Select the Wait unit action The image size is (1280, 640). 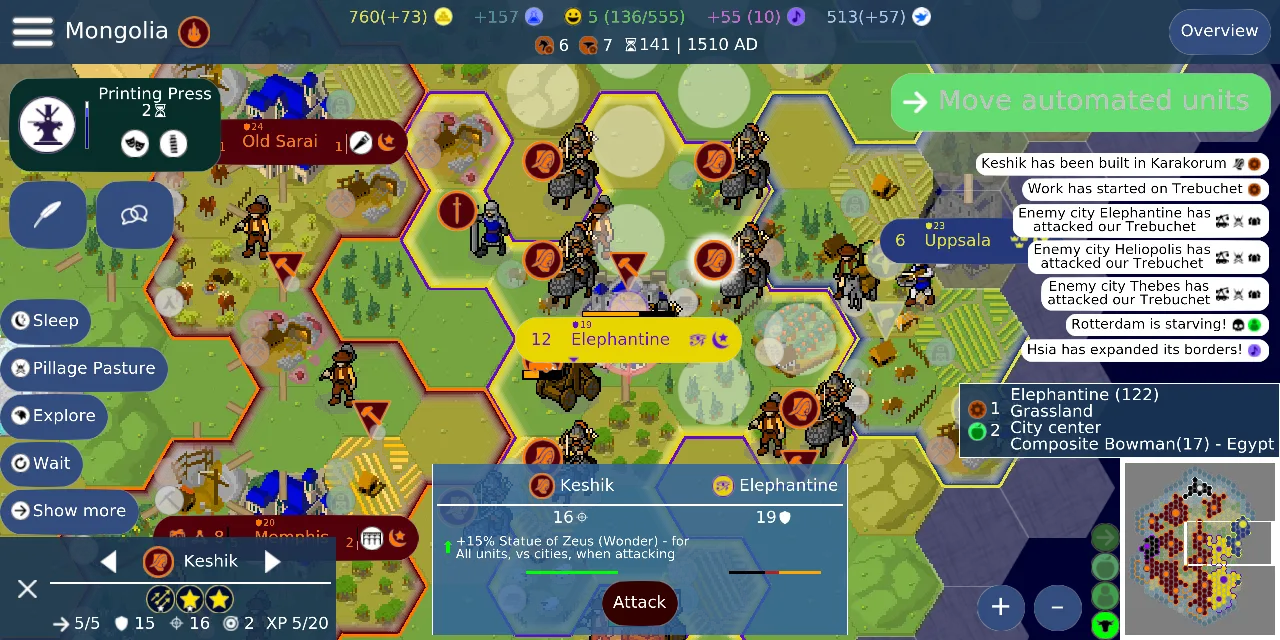(x=41, y=463)
